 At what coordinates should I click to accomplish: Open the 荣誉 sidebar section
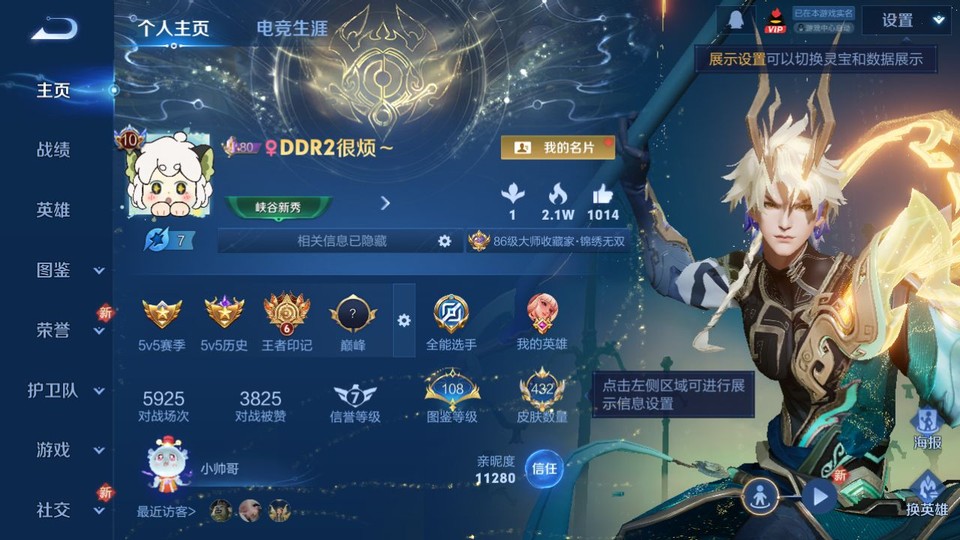[x=66, y=330]
